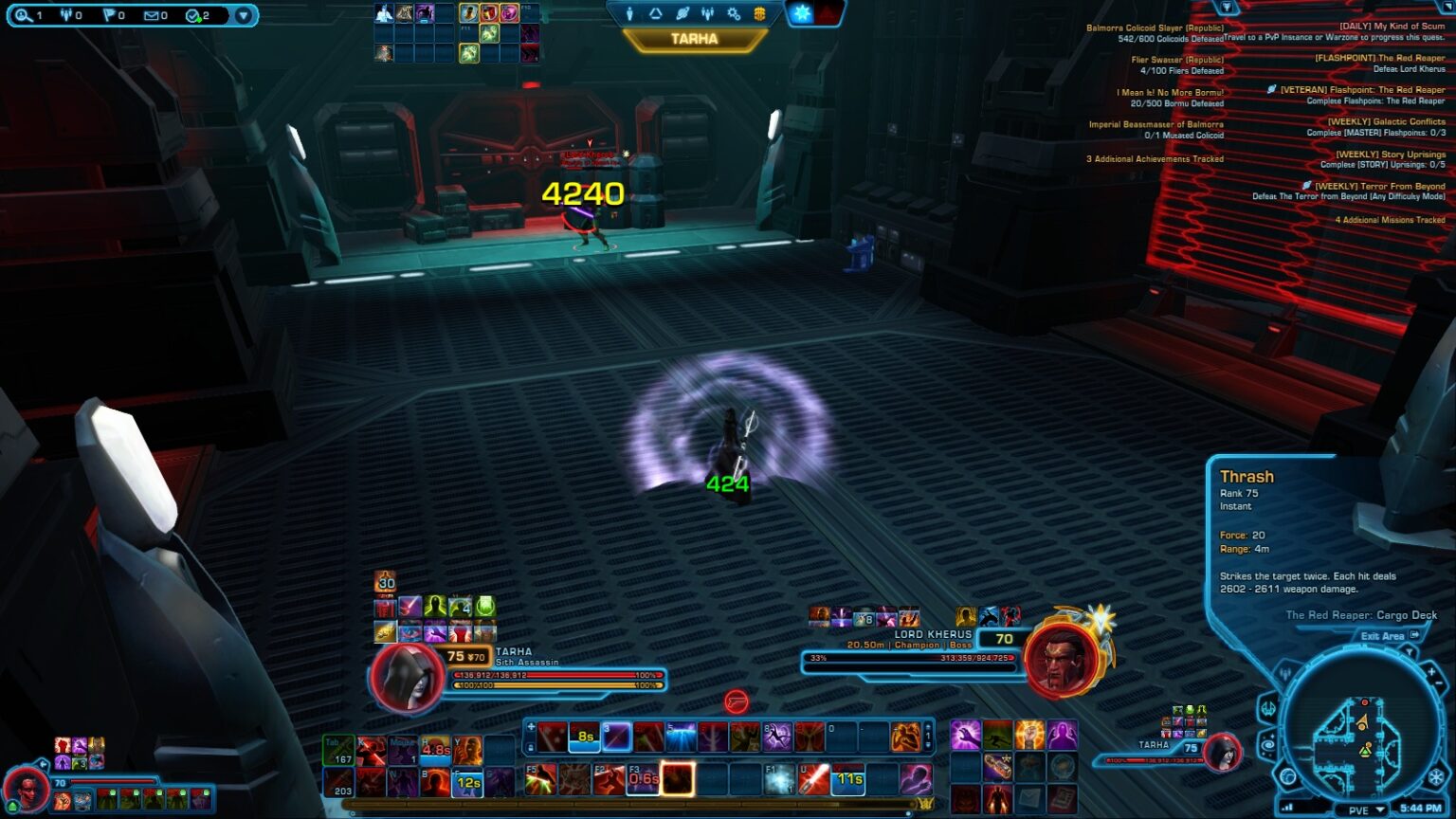
Task: Open the Group Finder icon in top menu
Action: pyautogui.click(x=706, y=13)
